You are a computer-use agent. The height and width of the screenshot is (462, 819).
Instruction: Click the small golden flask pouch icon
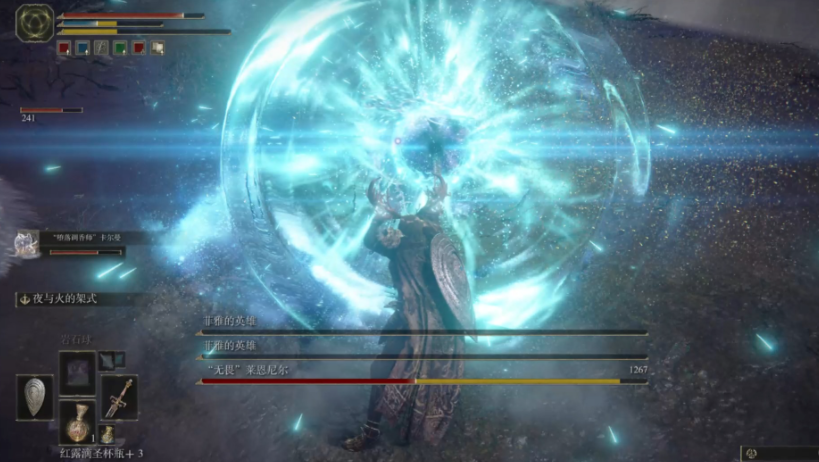[107, 434]
